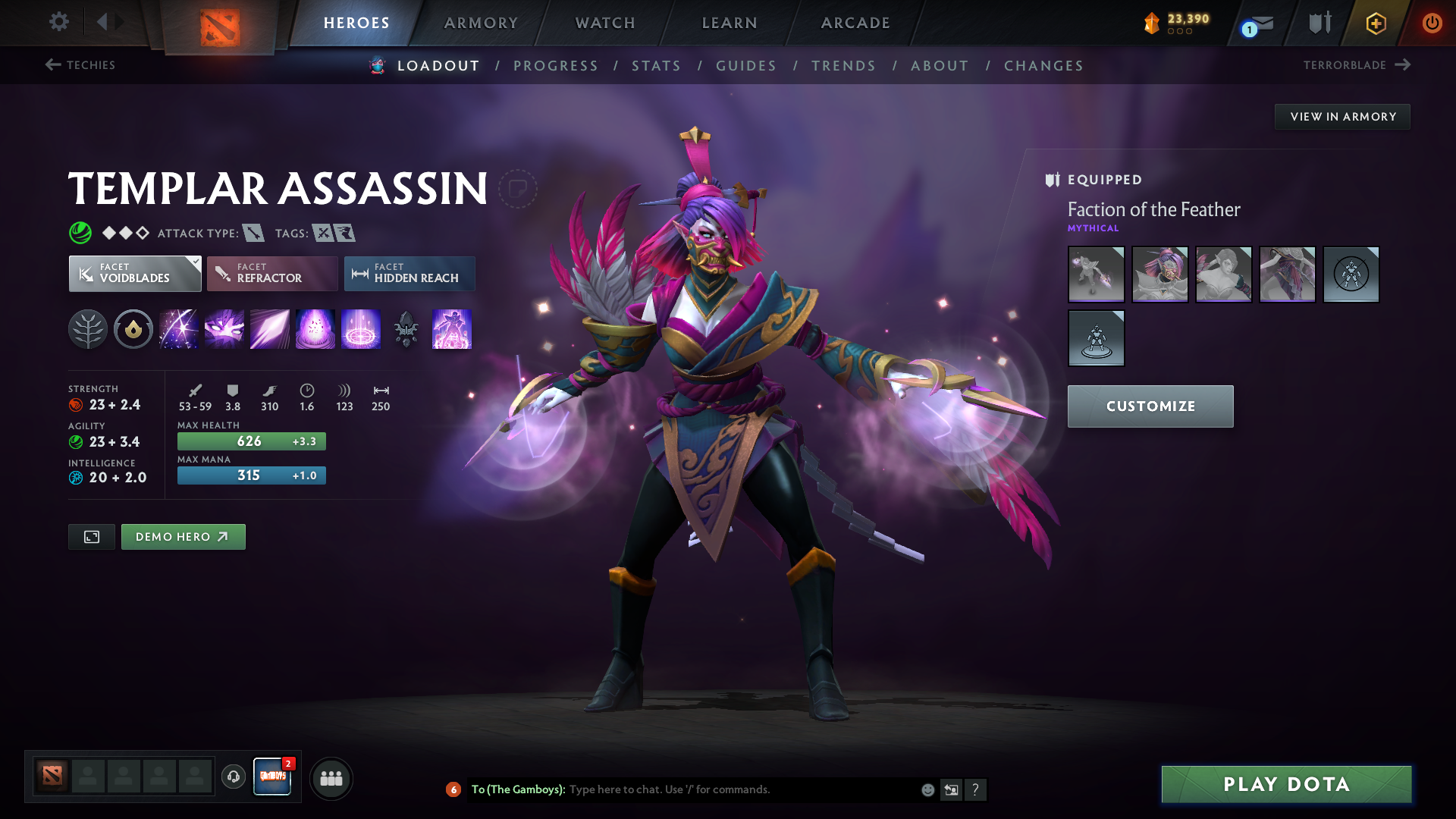Select the masked head cosmetic thumbnail
The height and width of the screenshot is (819, 1456).
tap(1159, 275)
